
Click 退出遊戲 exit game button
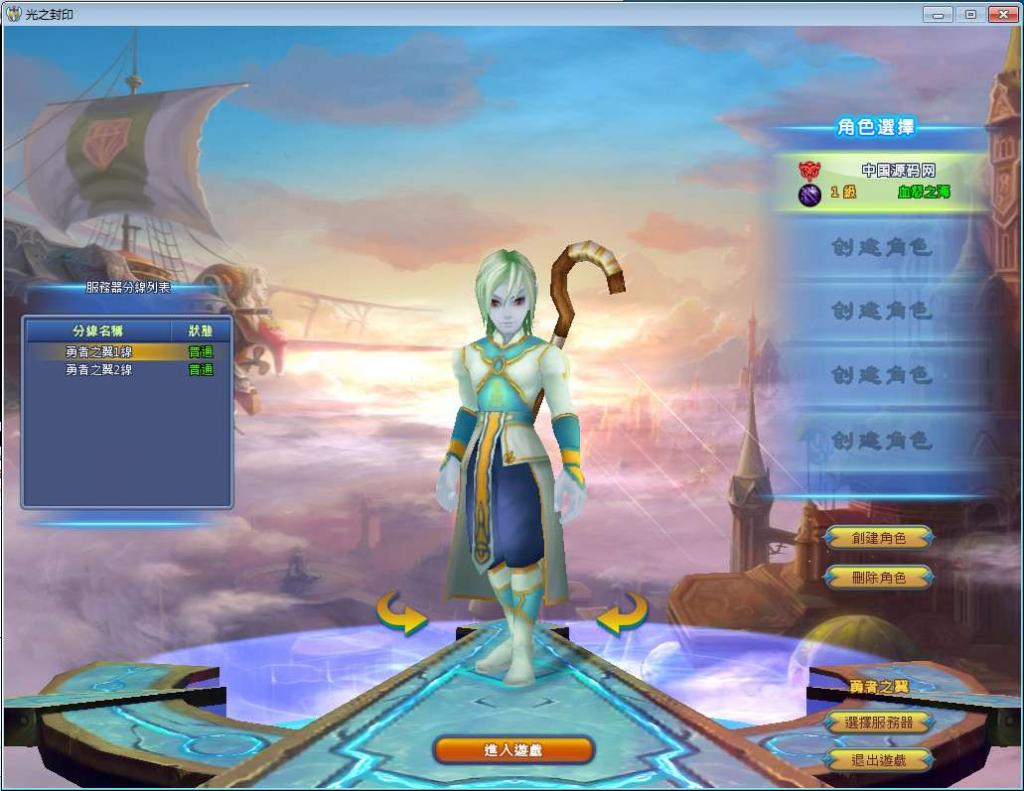878,759
